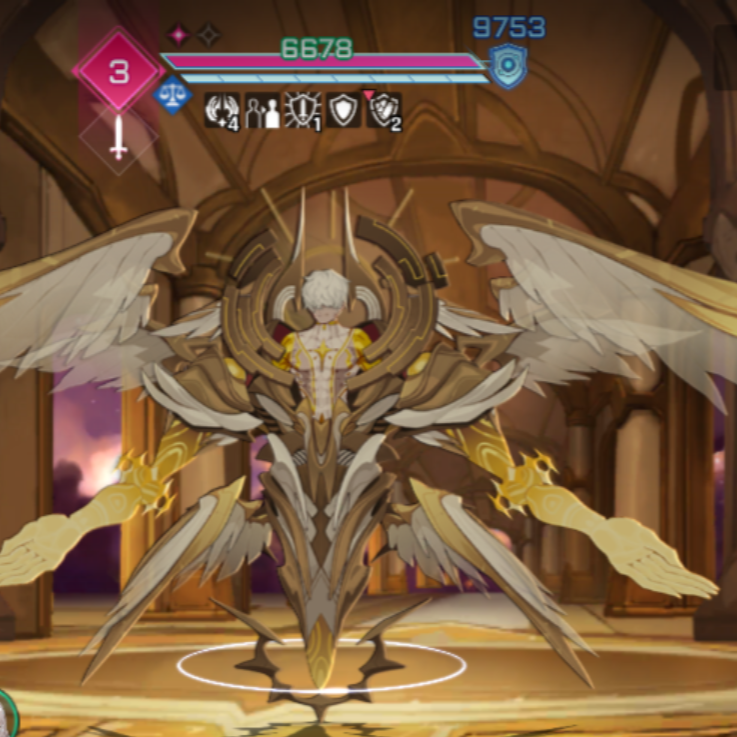This screenshot has width=737, height=737.
Task: Open the glowing sword-shield buff with 1 stack
Action: [x=302, y=110]
